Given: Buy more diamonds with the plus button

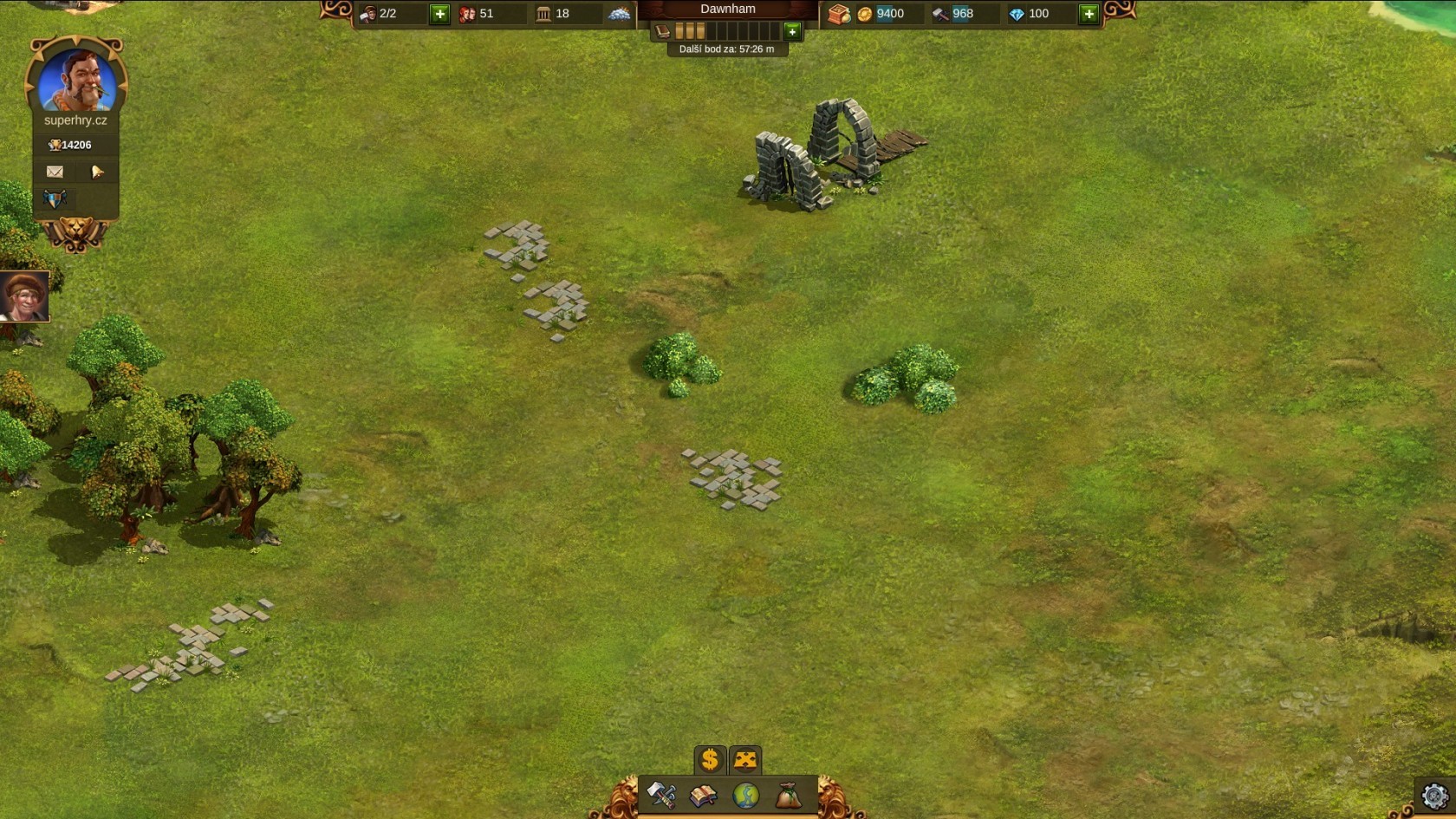Looking at the screenshot, I should [1089, 14].
